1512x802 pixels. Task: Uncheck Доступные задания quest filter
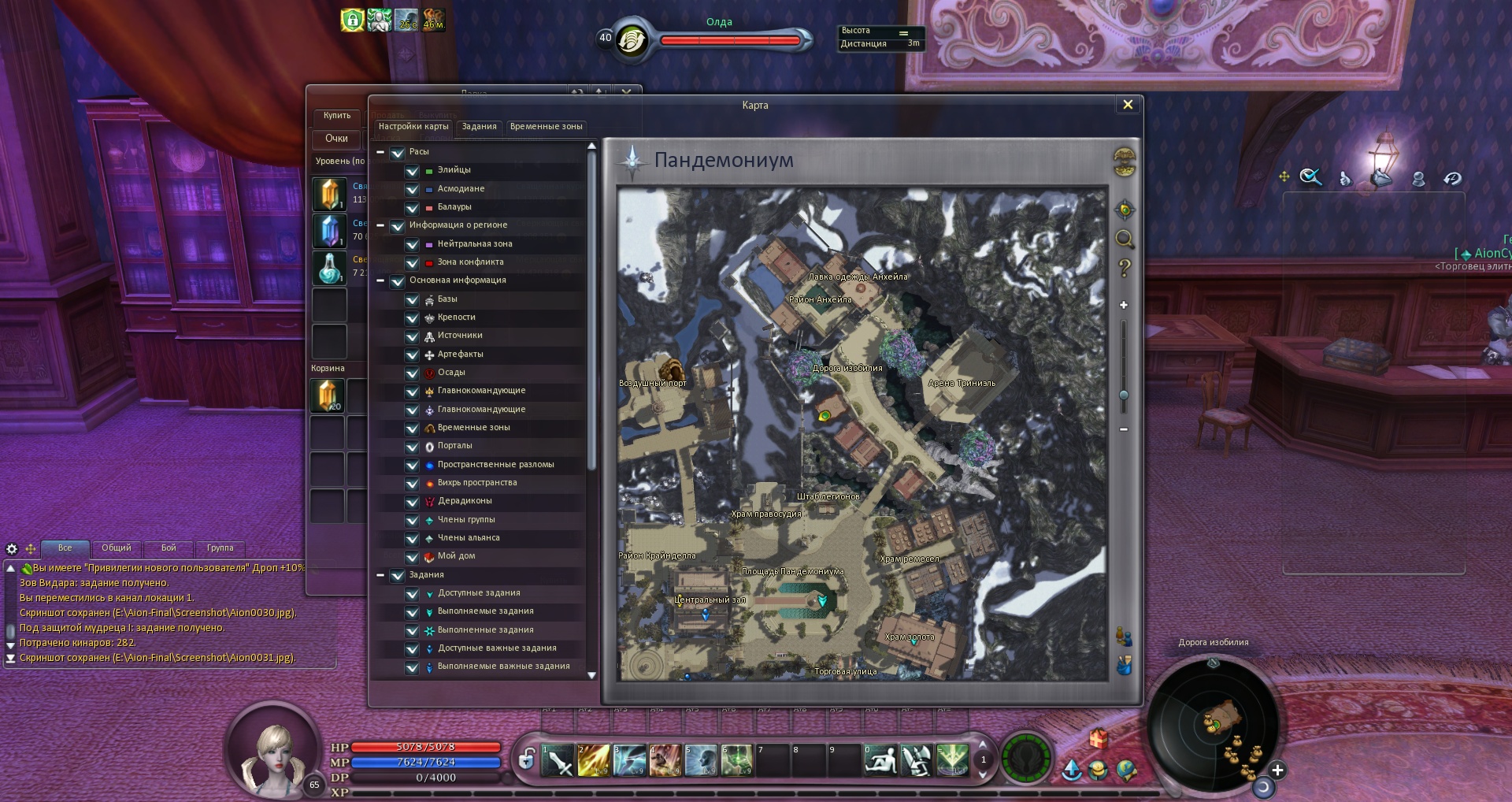click(x=412, y=594)
